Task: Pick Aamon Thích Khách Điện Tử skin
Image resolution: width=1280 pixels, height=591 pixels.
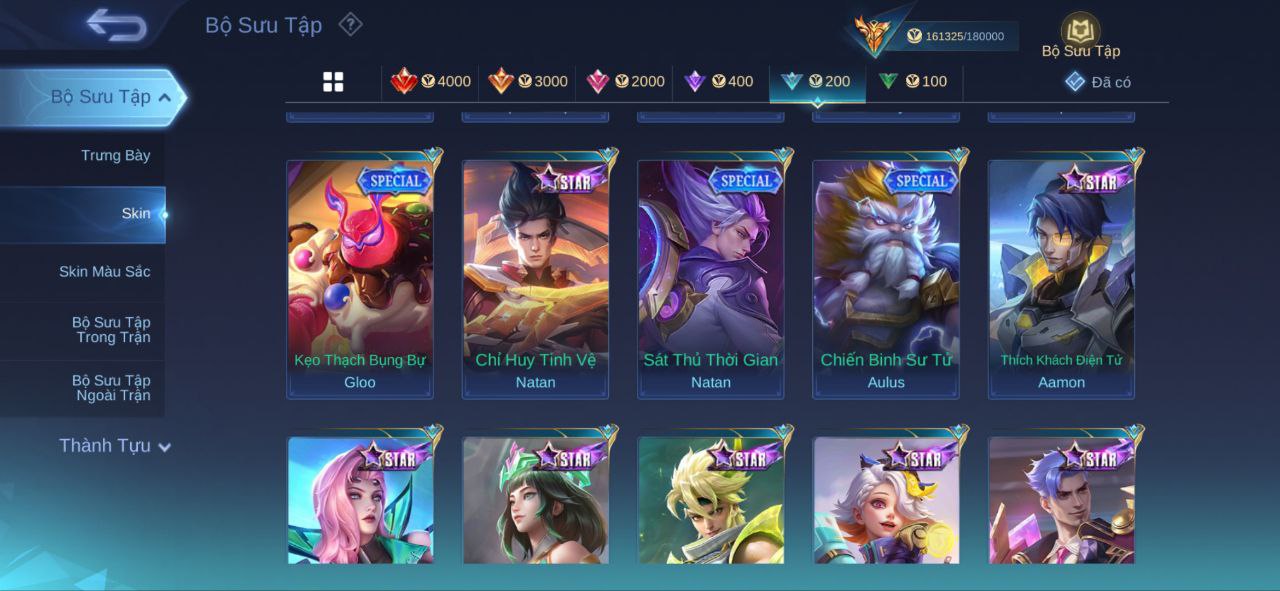Action: [1061, 279]
